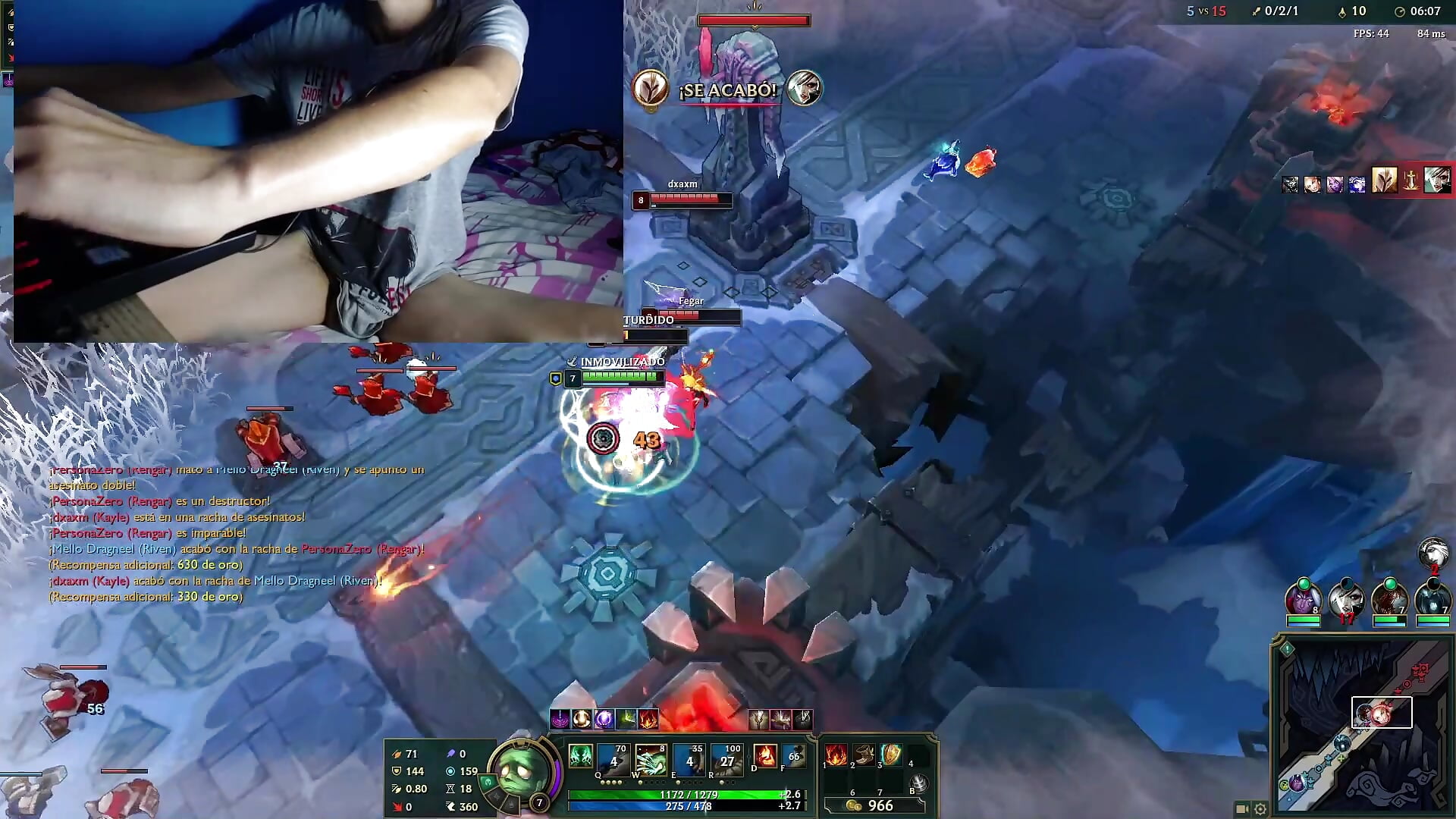
Task: Click the Tantrum E ability icon
Action: (x=689, y=761)
